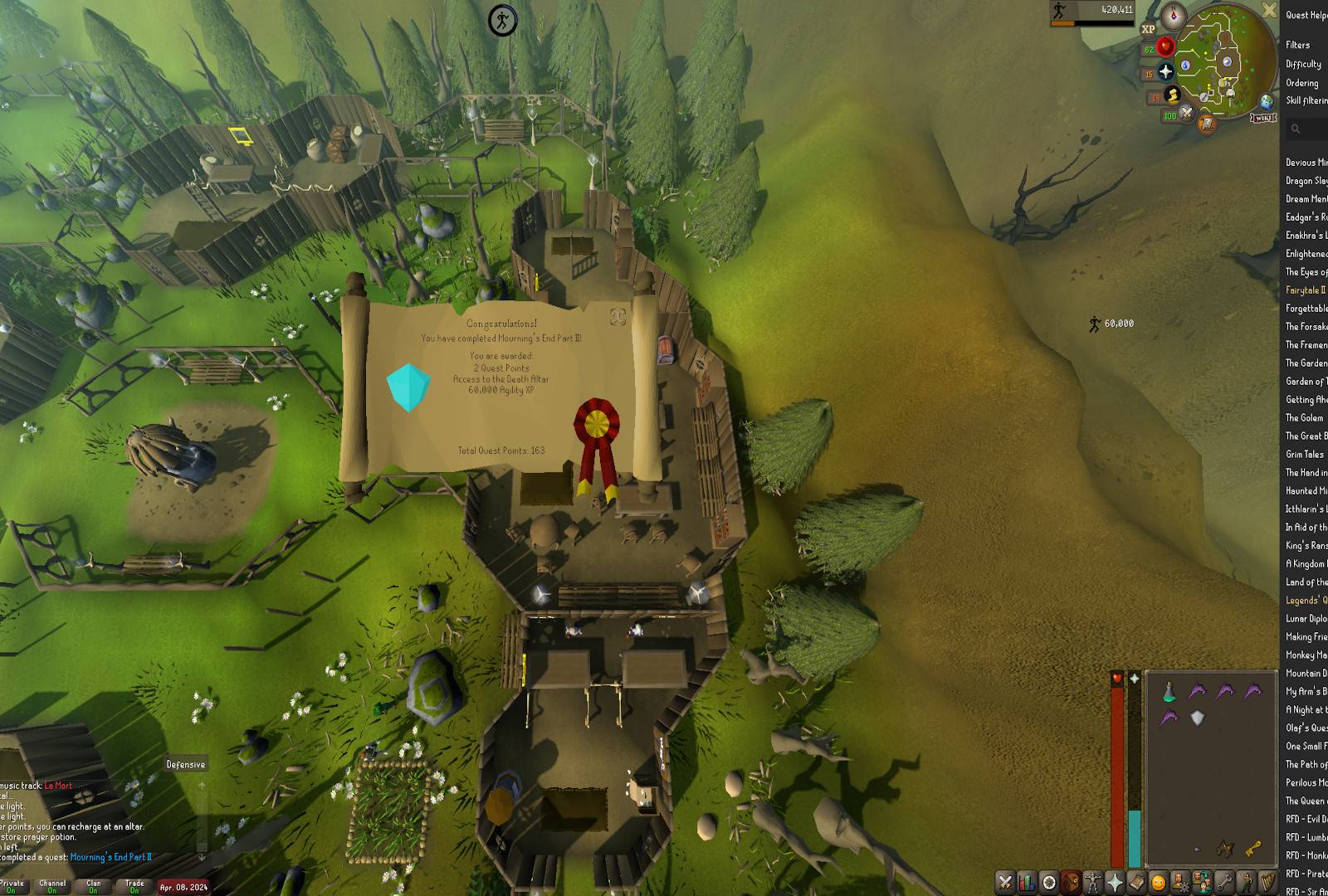Activate quick prayers via the prayer orb
This screenshot has height=896, width=1328.
[1165, 72]
